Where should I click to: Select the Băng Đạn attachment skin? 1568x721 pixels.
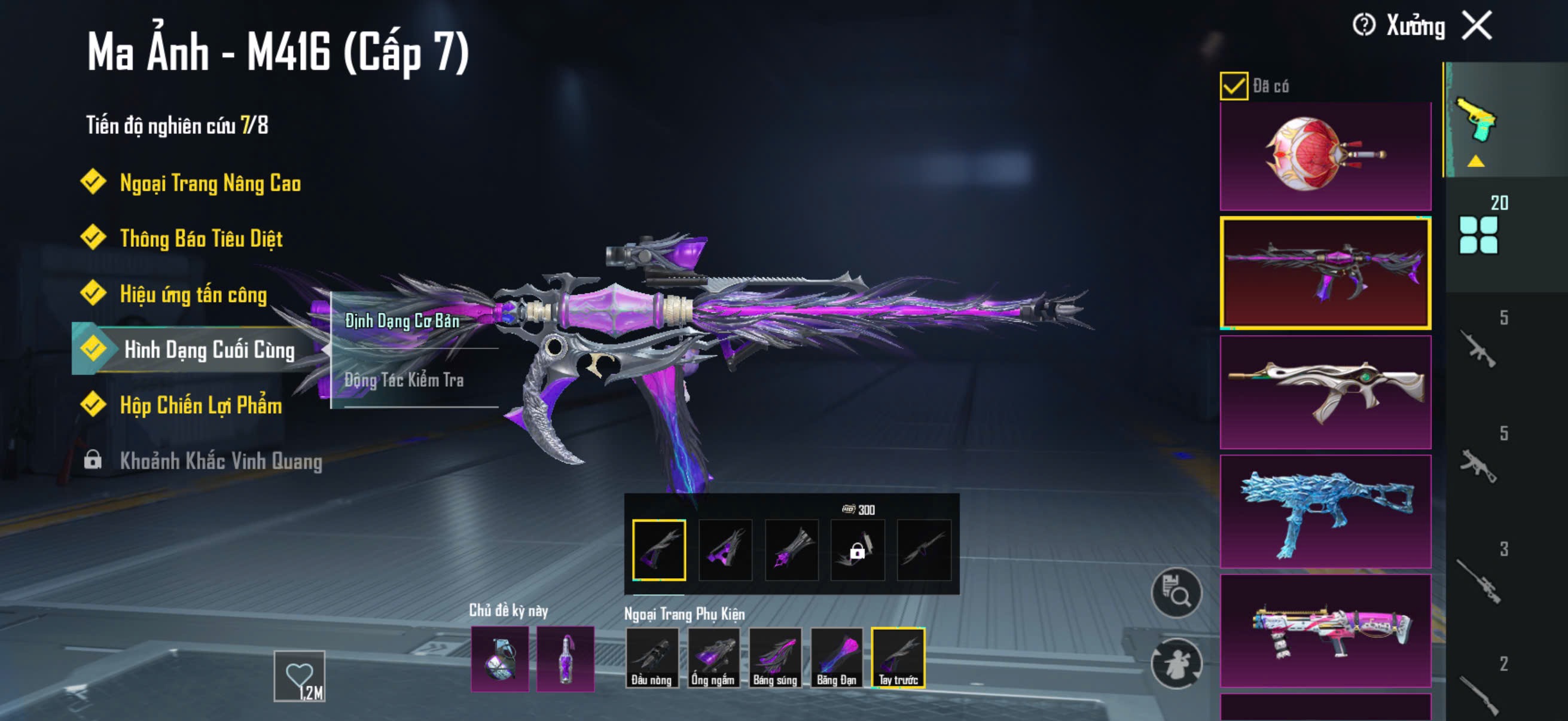coord(837,657)
